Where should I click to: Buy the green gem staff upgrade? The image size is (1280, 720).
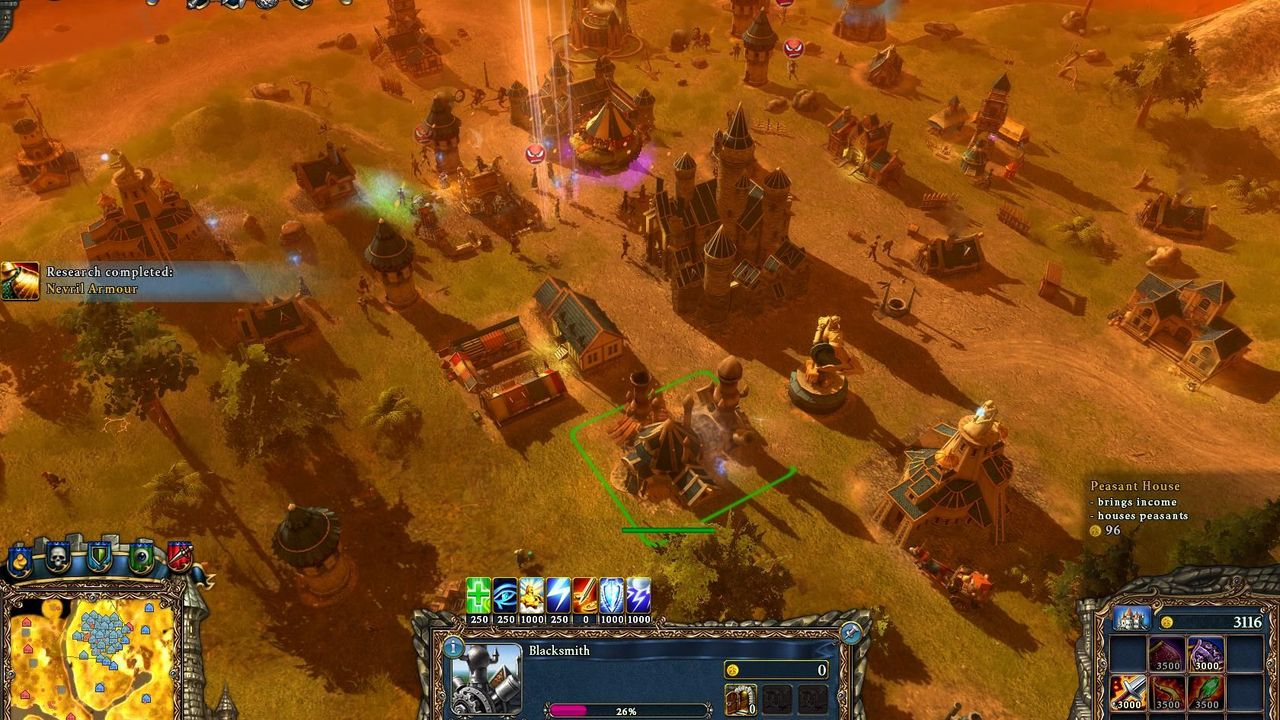coord(1206,691)
